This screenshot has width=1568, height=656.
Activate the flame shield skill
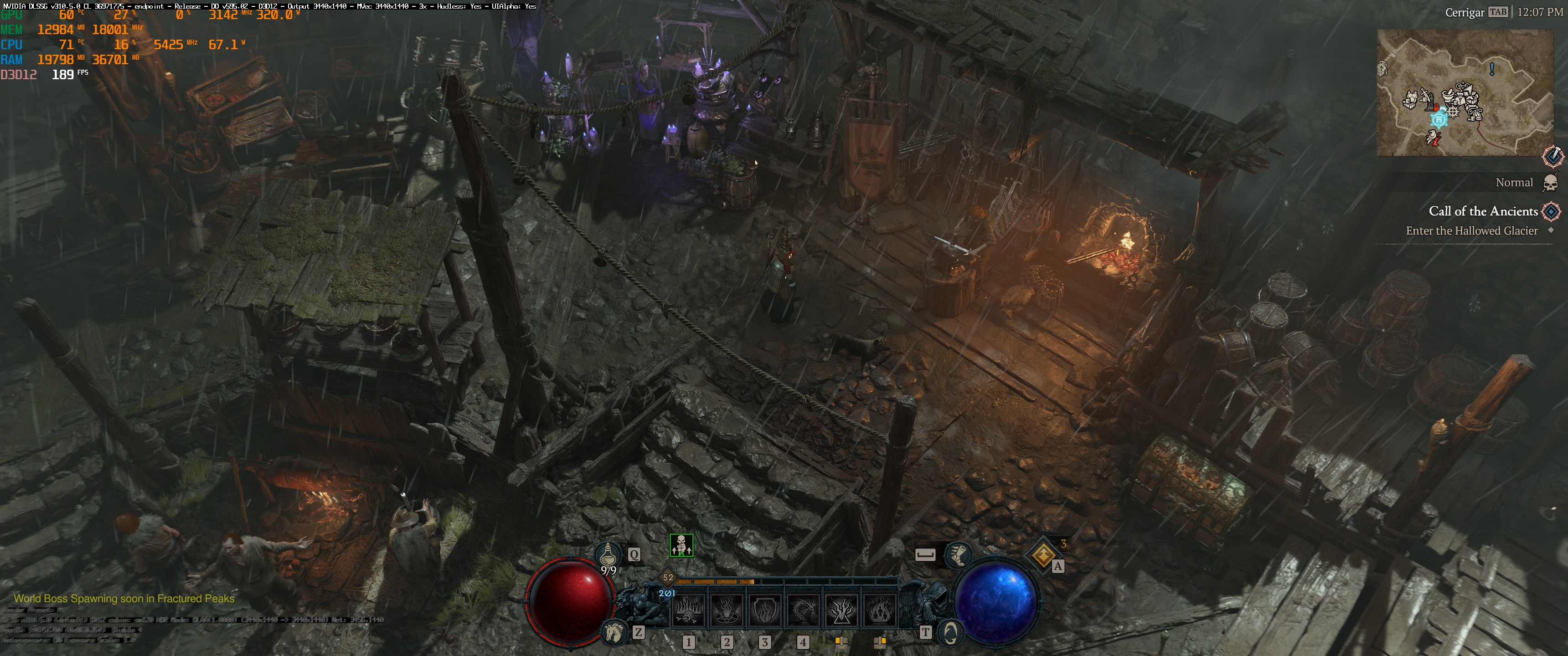[764, 610]
